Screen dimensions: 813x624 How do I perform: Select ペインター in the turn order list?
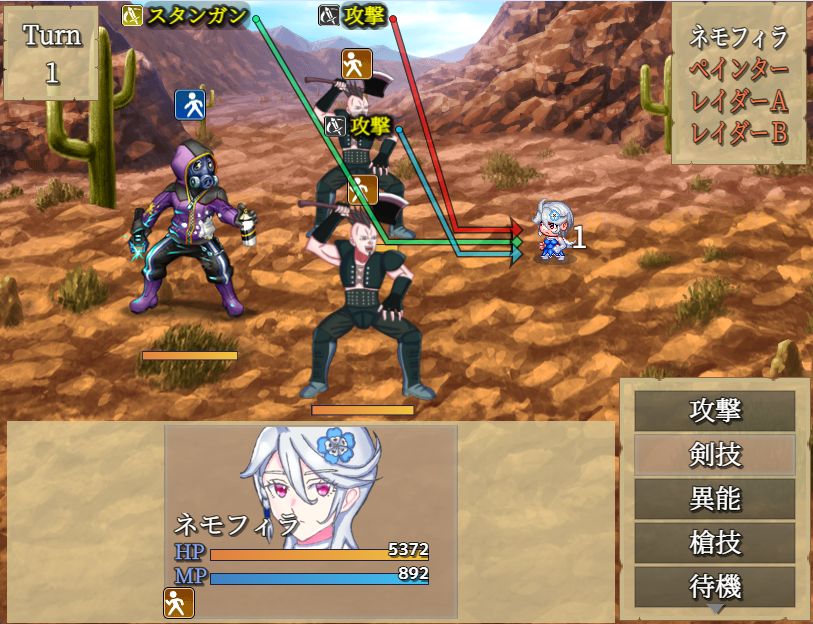pos(739,70)
